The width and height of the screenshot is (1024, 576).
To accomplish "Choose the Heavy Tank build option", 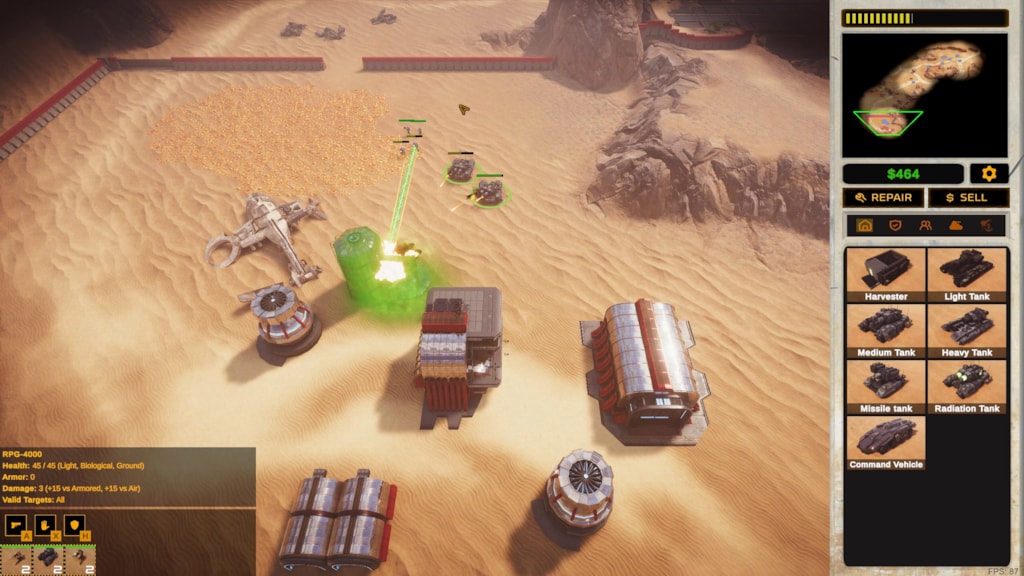I will click(x=967, y=330).
